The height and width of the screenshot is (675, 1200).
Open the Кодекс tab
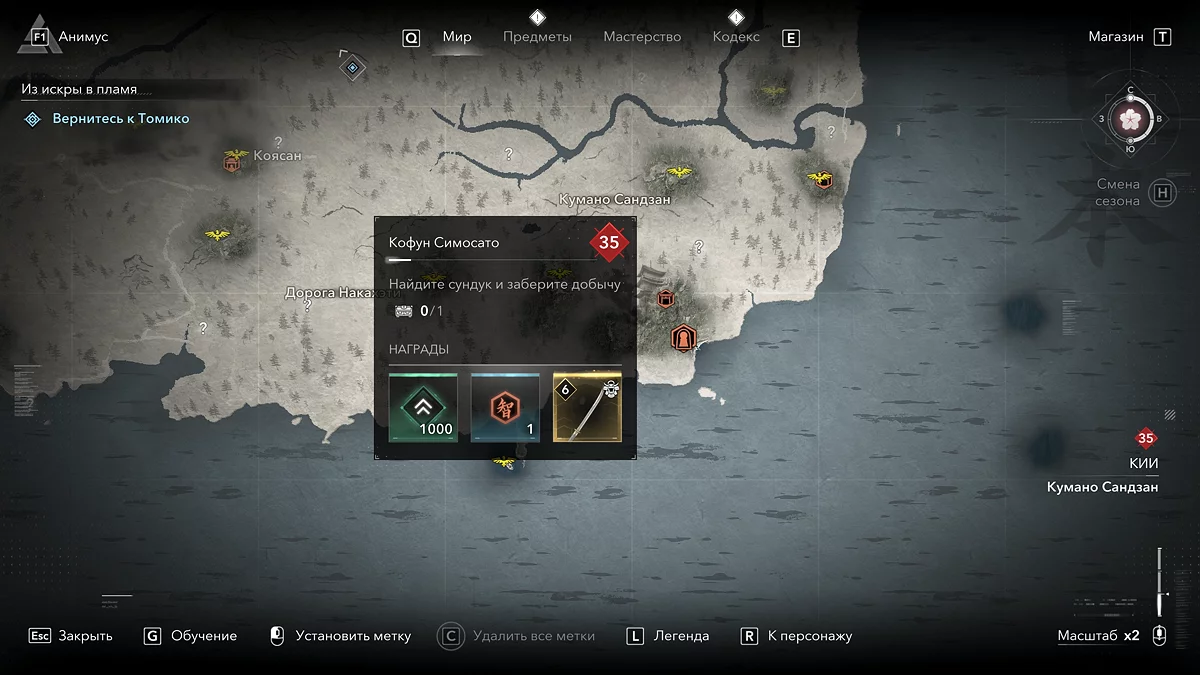point(736,37)
